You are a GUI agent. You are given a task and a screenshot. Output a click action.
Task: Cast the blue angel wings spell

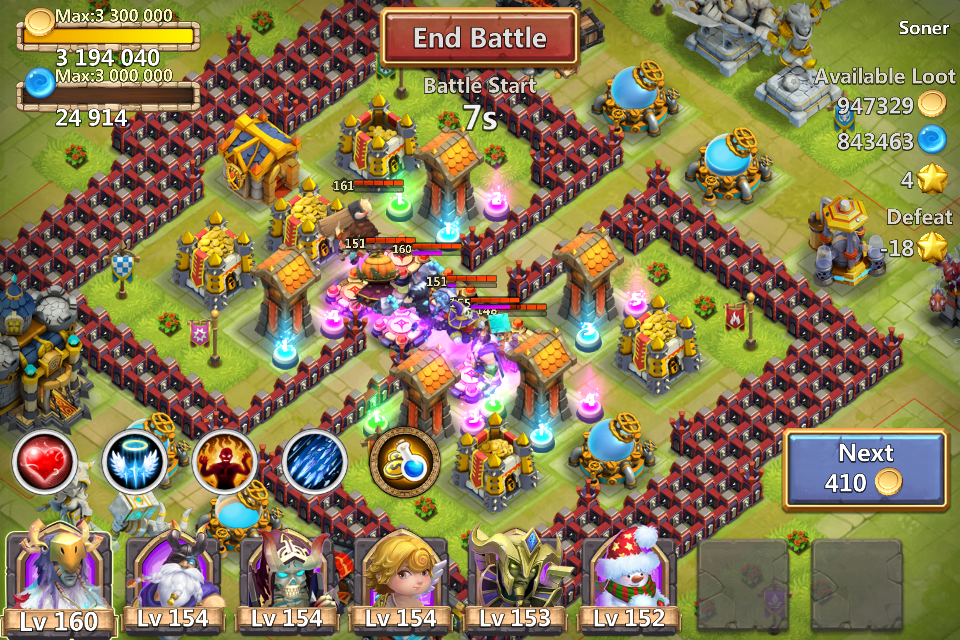135,463
